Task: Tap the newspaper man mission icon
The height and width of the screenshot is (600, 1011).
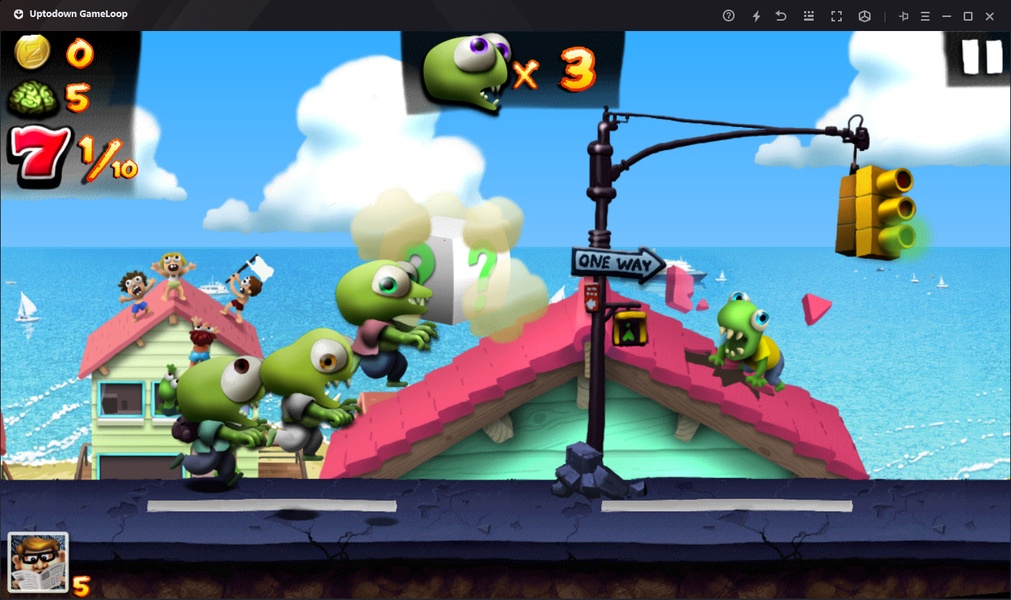Action: (x=38, y=562)
